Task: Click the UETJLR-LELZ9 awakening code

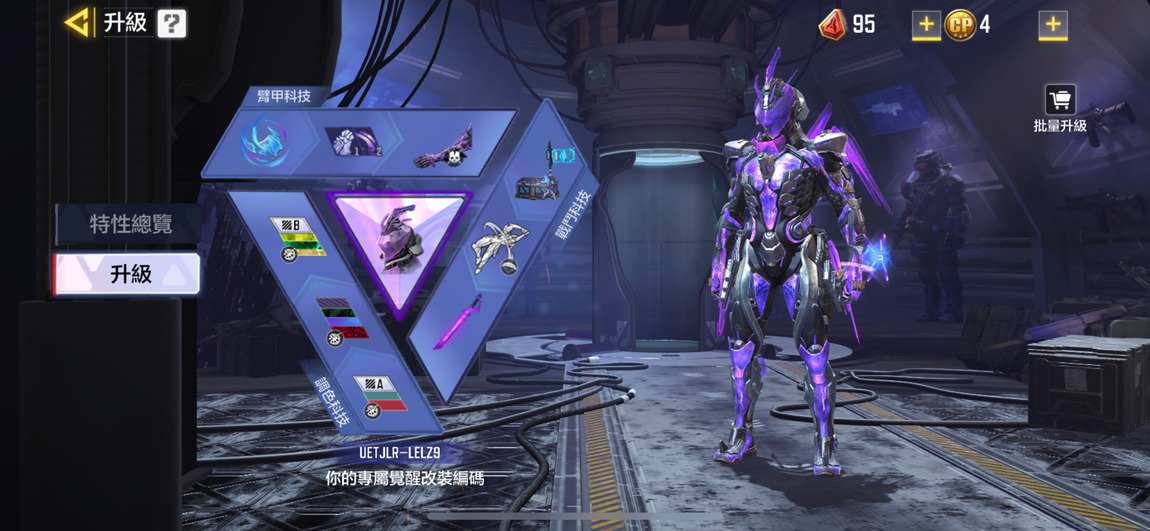Action: [x=399, y=453]
